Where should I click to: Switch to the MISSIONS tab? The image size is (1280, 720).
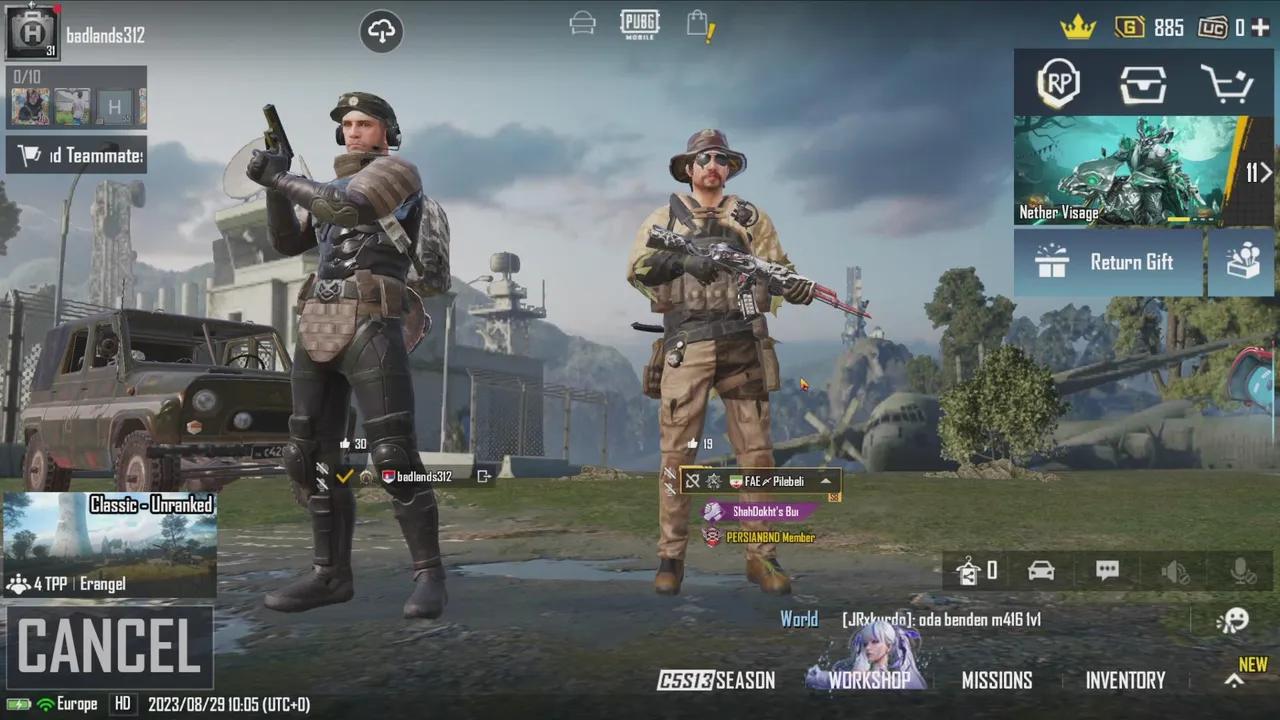tap(997, 680)
